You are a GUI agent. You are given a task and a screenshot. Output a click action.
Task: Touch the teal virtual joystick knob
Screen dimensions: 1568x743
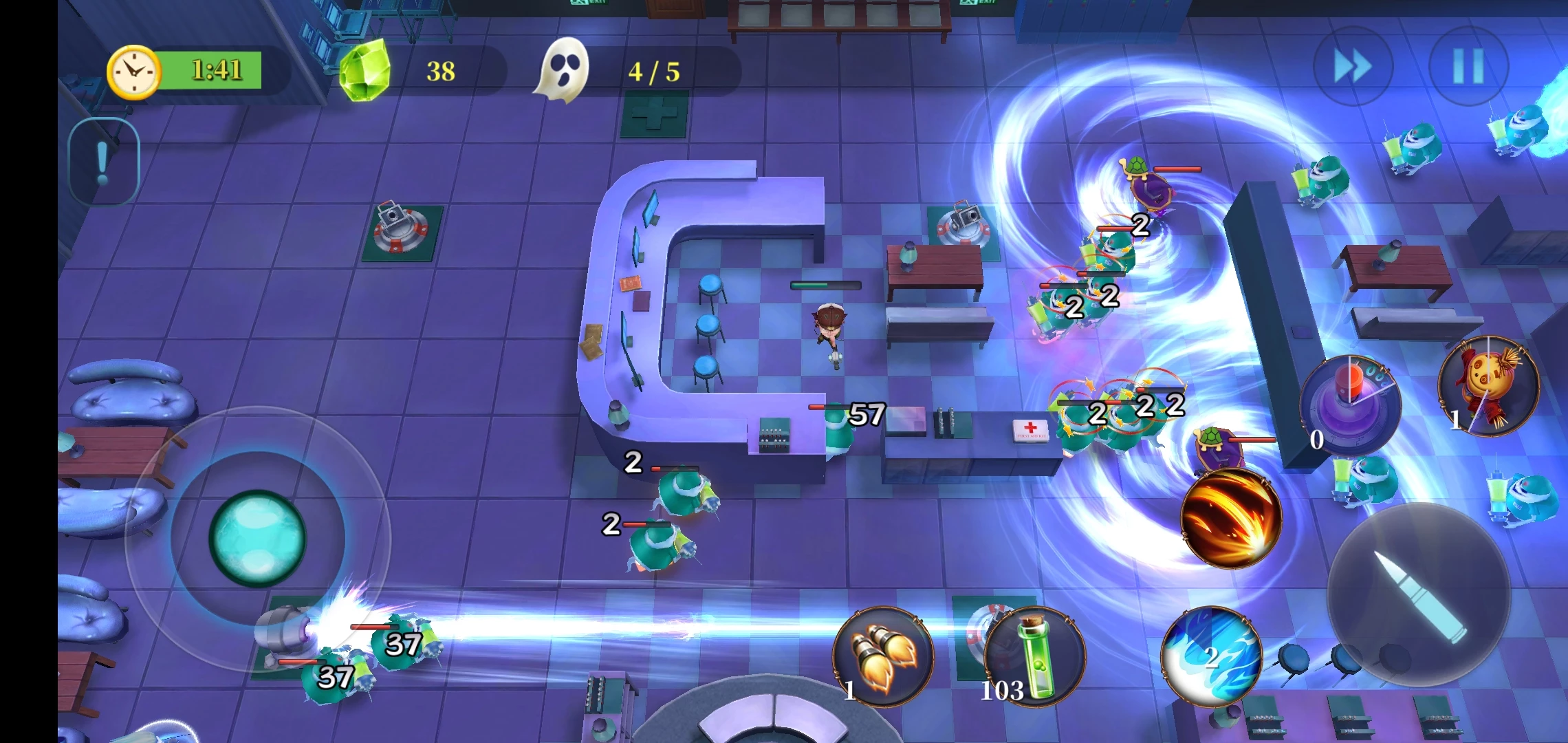click(257, 538)
